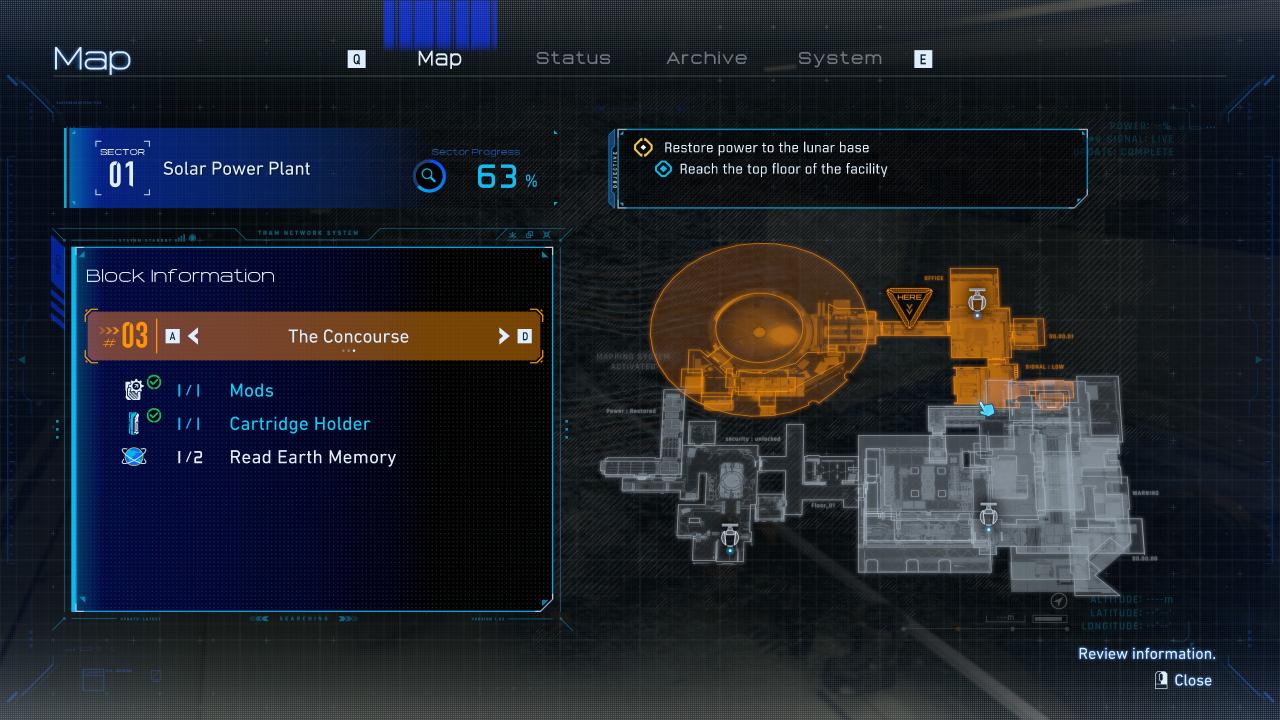Open the Archive tab
This screenshot has width=1280, height=720.
706,58
